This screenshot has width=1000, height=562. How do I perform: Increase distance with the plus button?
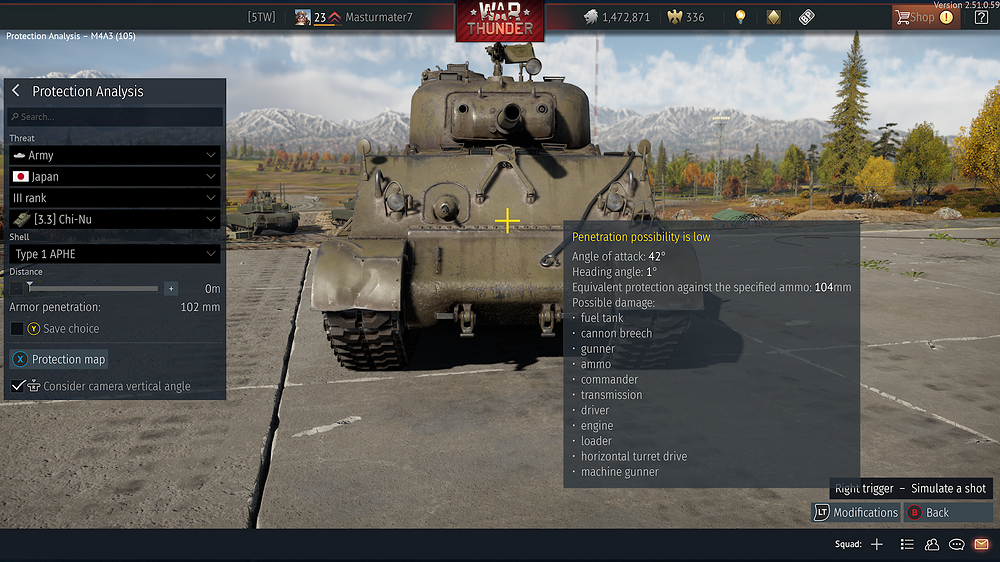click(x=171, y=288)
